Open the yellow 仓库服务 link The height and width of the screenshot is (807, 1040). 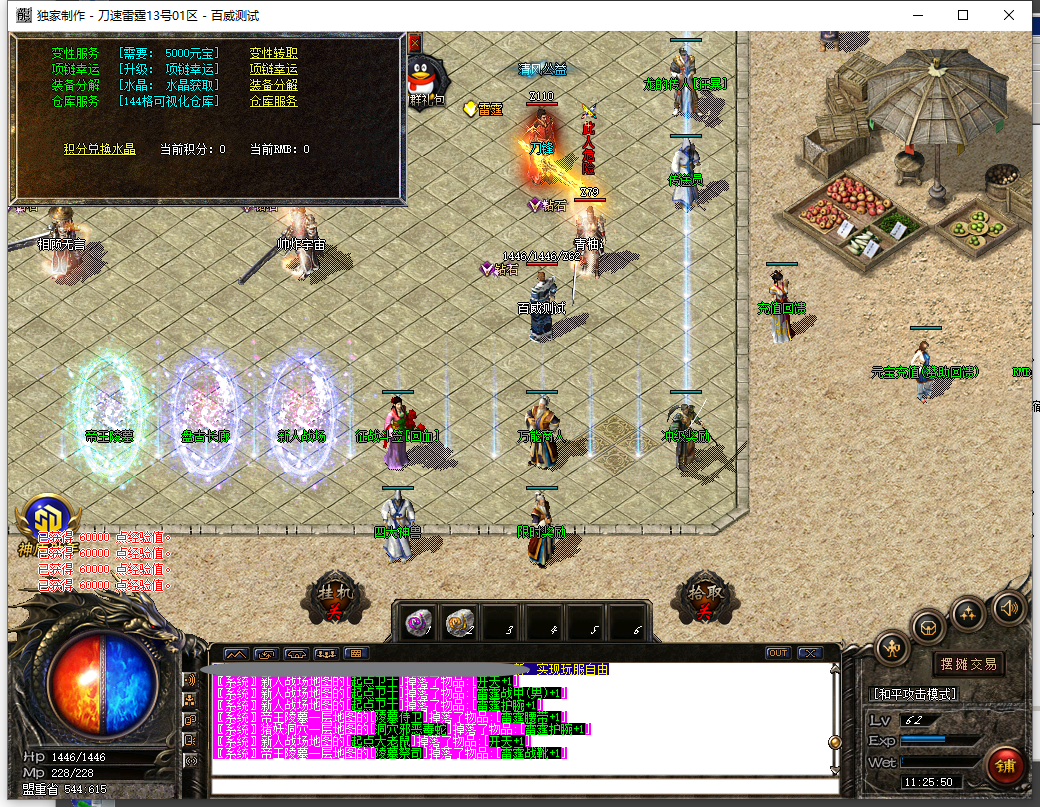pyautogui.click(x=273, y=101)
